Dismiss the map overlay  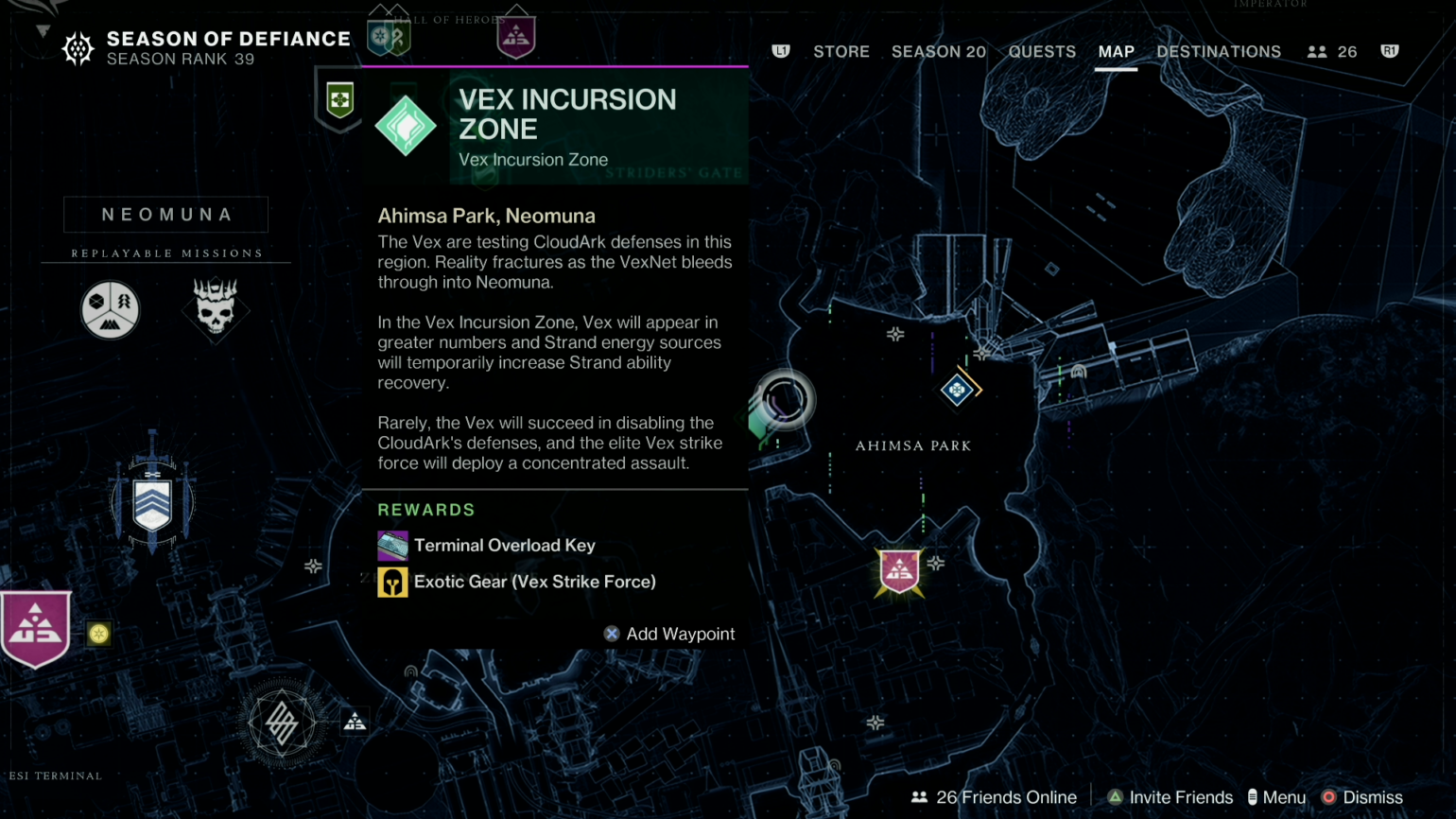coord(1372,797)
